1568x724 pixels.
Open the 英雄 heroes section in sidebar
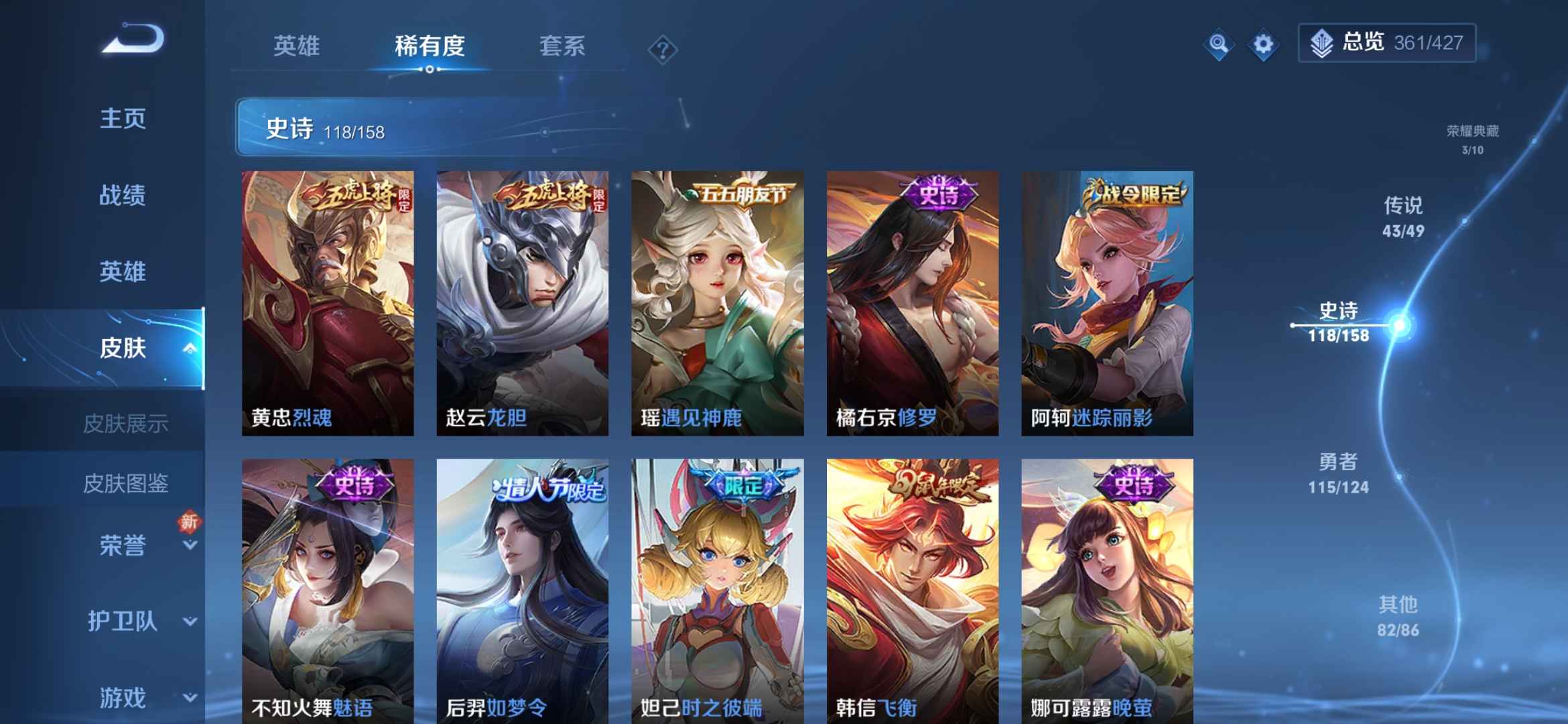point(123,271)
